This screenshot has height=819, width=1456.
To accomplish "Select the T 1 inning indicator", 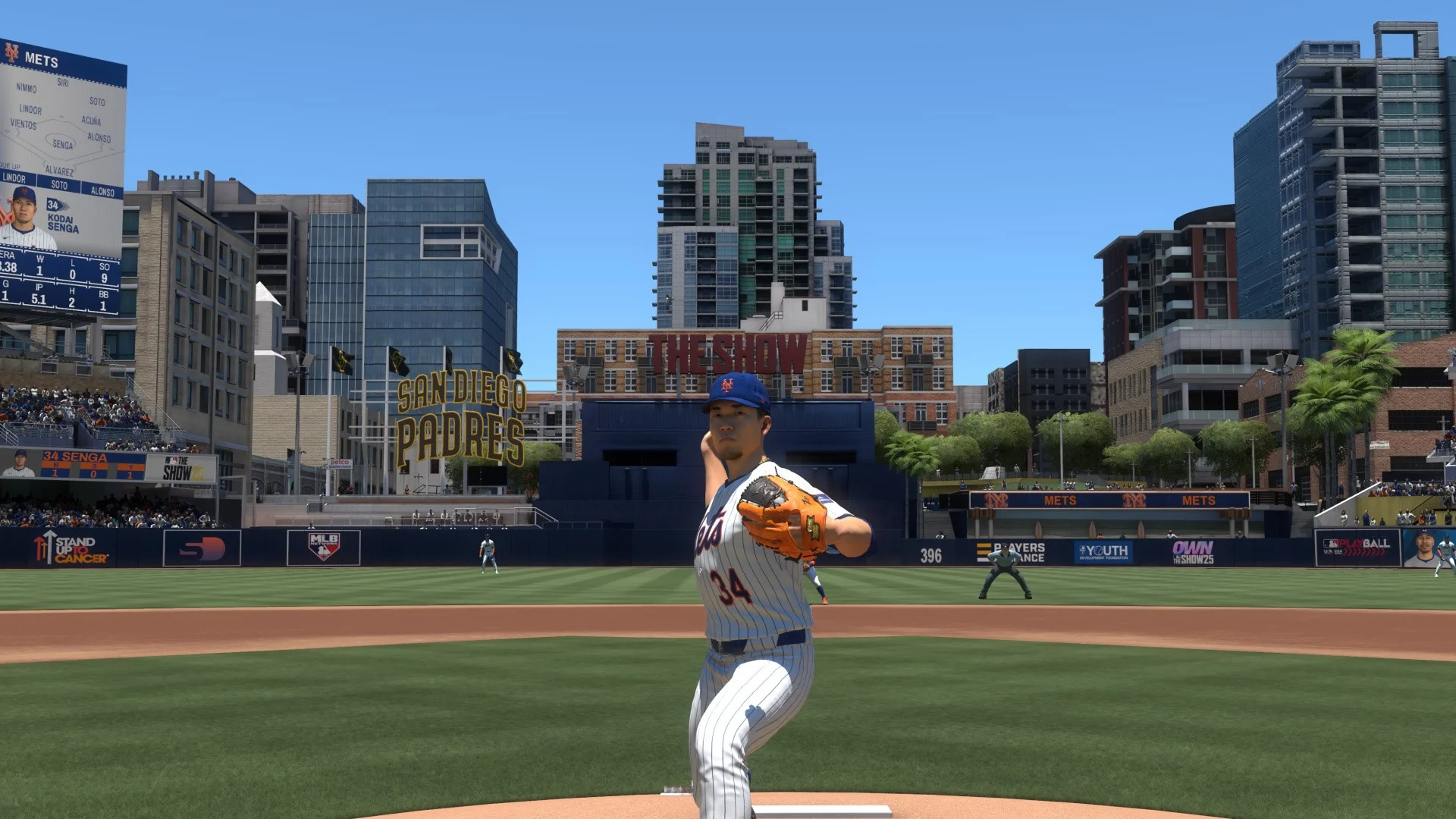I will point(130,473).
